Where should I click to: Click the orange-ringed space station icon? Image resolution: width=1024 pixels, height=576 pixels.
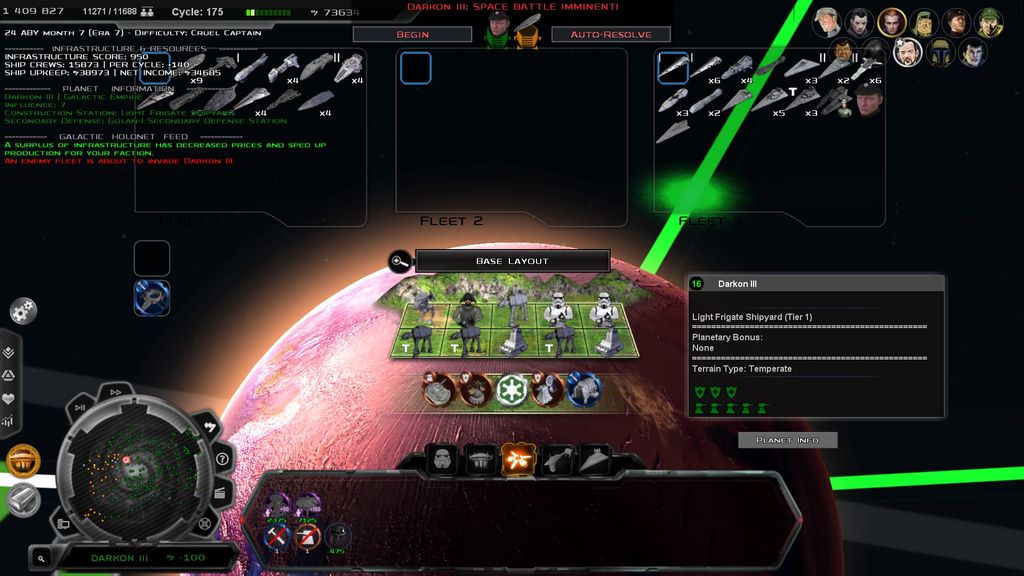[x=23, y=461]
